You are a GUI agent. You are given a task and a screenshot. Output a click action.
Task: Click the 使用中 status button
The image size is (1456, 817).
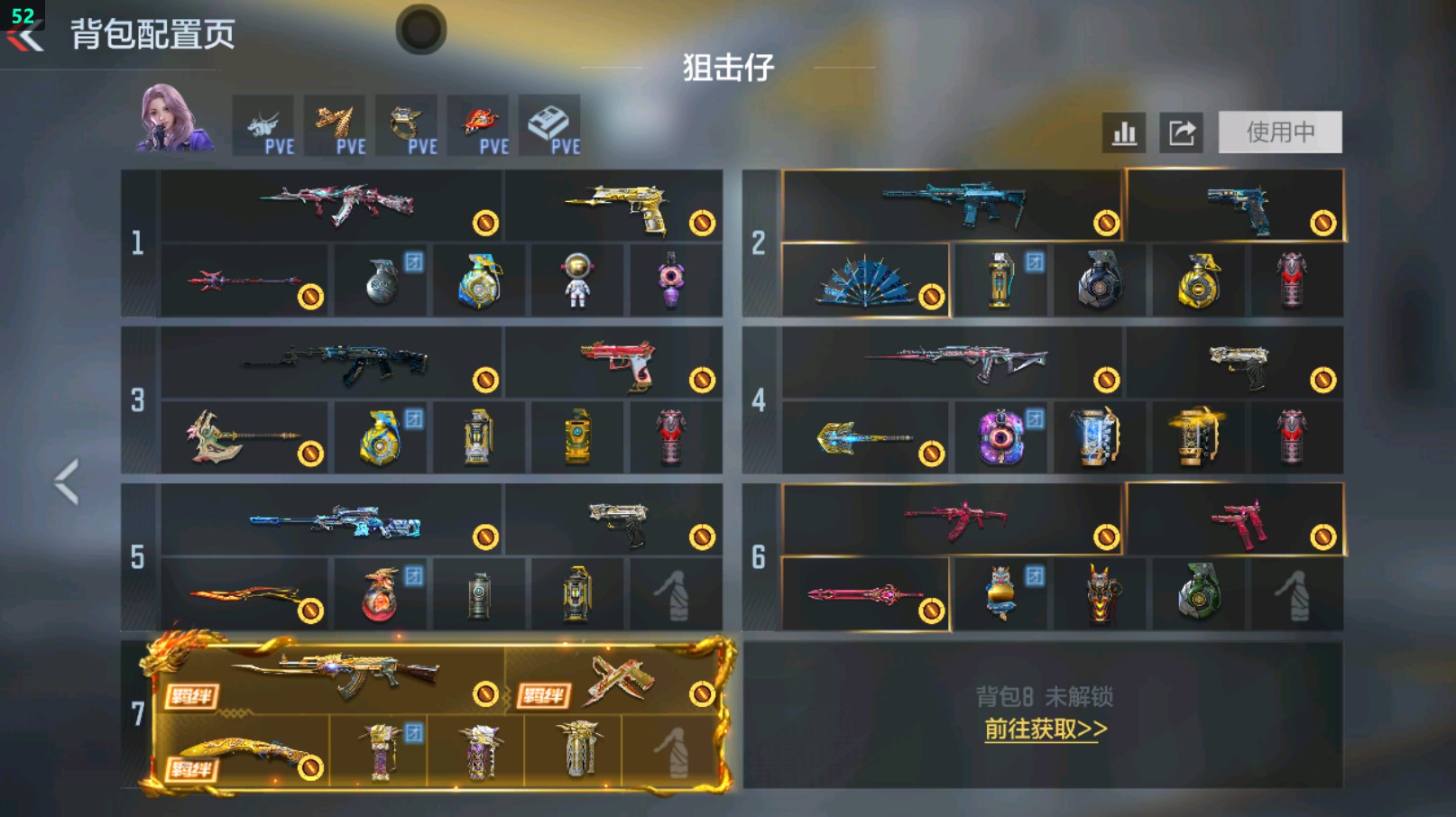click(x=1280, y=132)
